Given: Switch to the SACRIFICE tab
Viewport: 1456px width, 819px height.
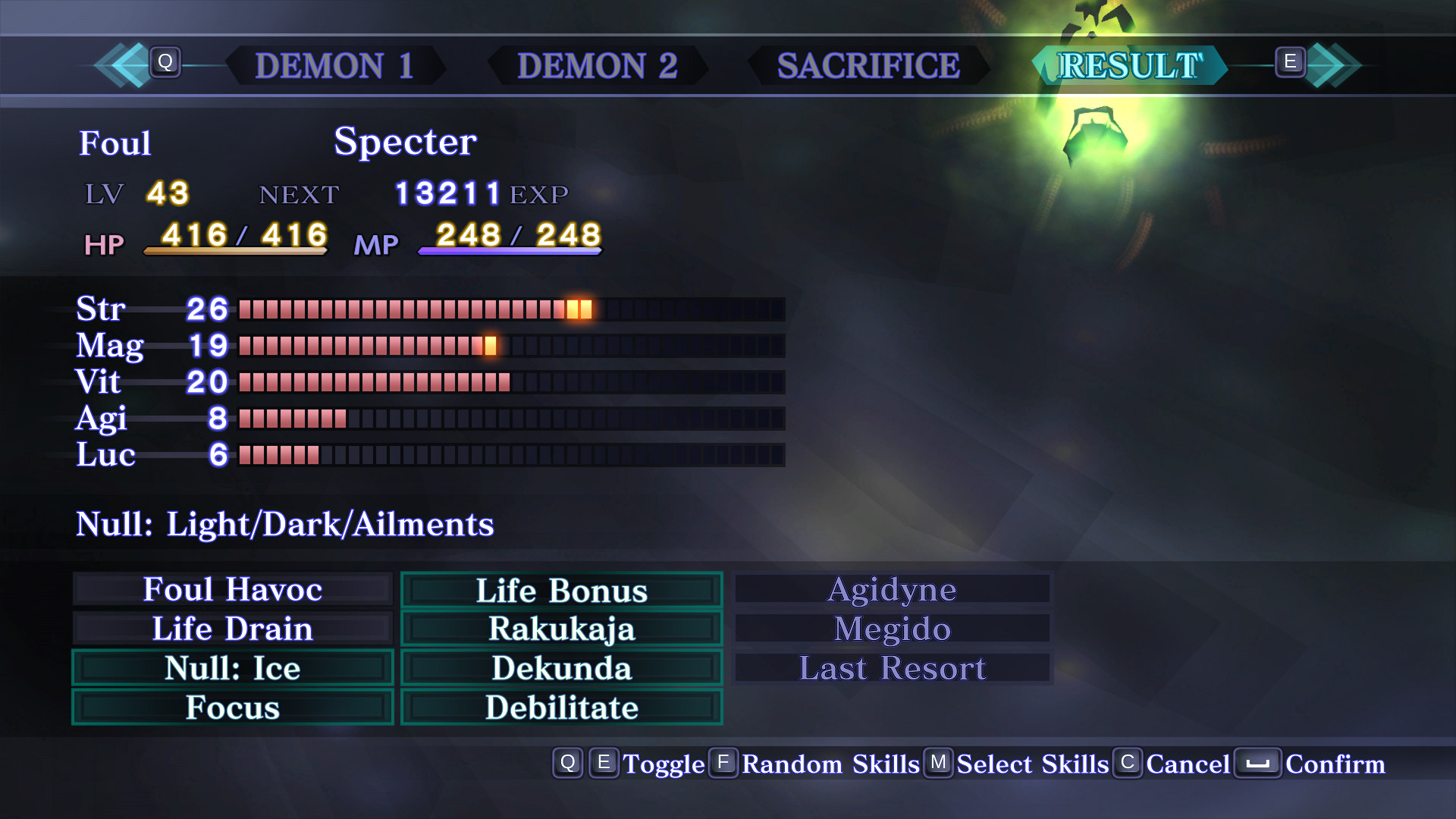Looking at the screenshot, I should [x=867, y=67].
